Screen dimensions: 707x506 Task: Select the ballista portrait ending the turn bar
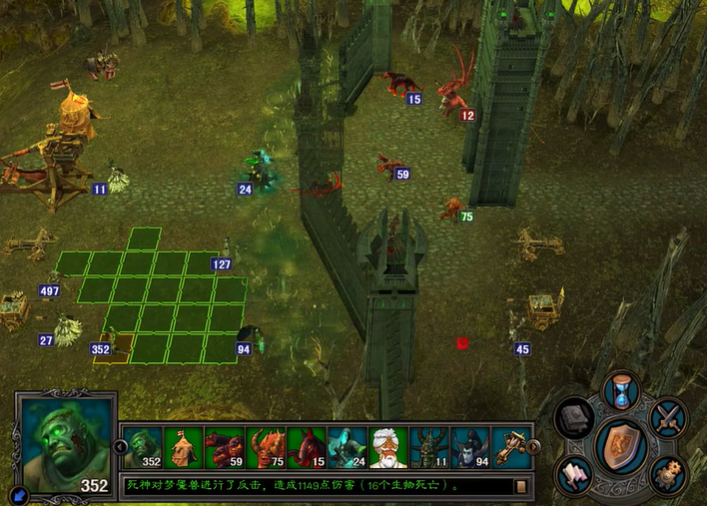pyautogui.click(x=511, y=448)
